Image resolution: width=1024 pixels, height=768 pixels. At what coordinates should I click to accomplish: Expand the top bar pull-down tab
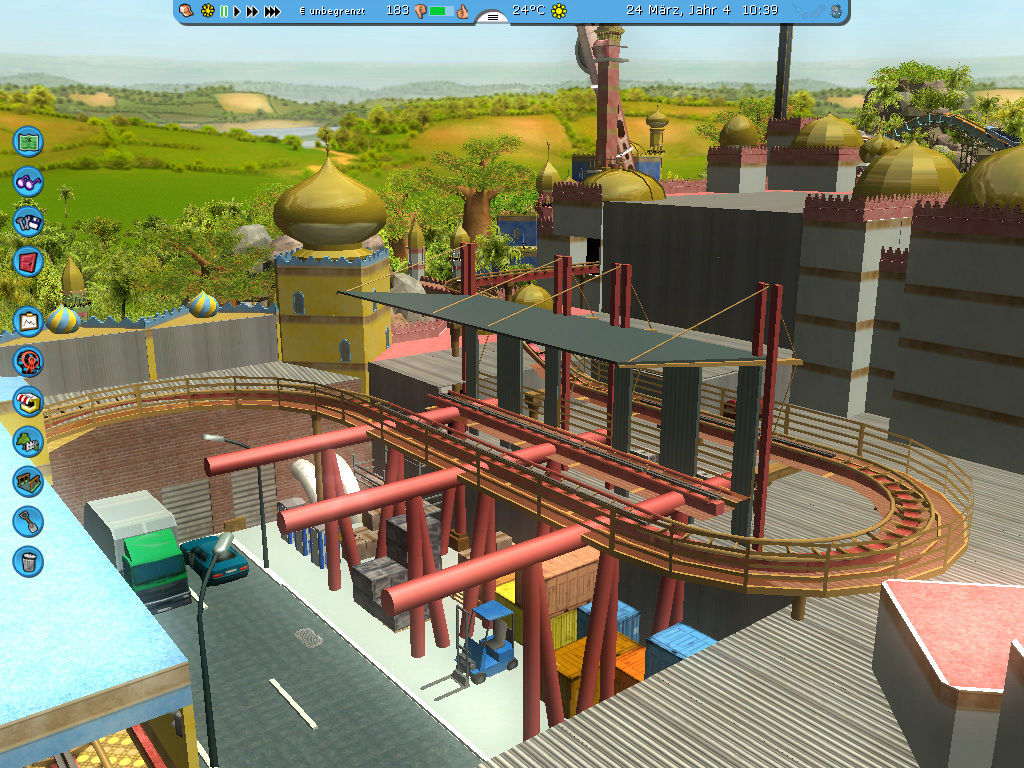(x=490, y=17)
